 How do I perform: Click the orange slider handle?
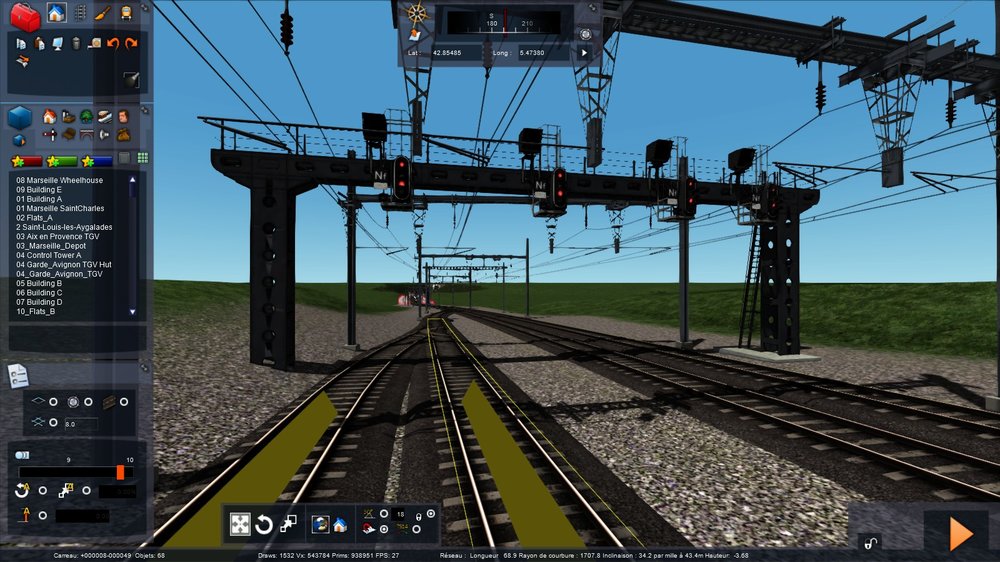click(120, 472)
